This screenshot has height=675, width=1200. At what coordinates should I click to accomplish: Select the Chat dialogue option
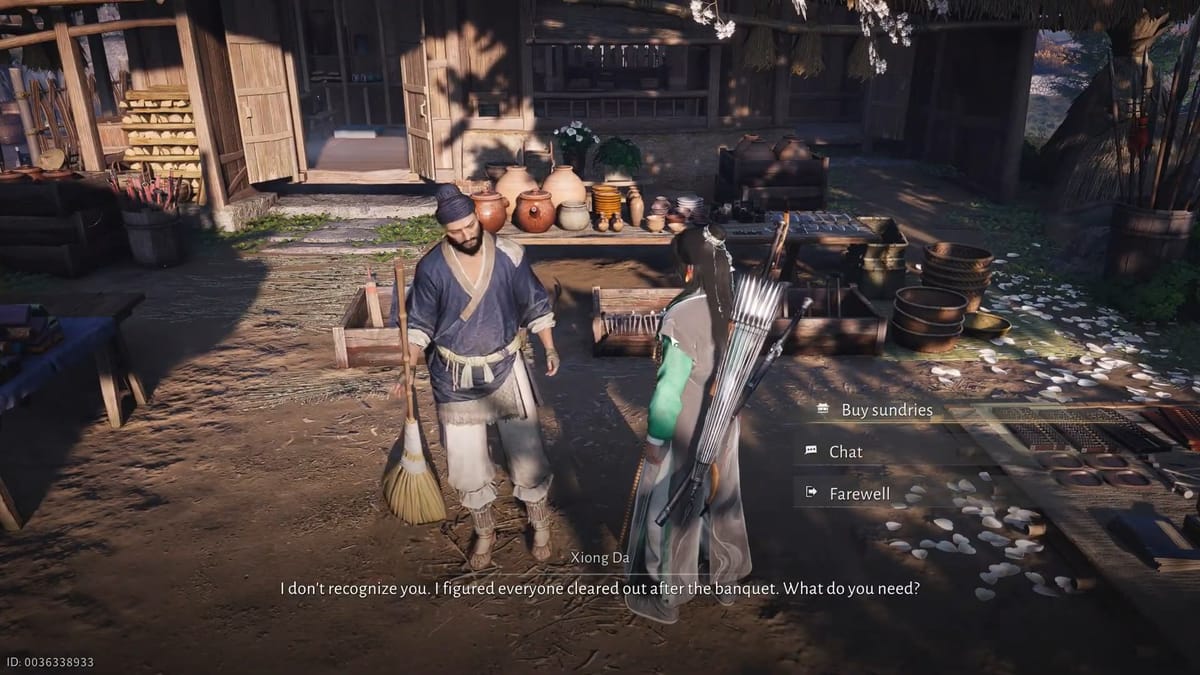(x=845, y=452)
